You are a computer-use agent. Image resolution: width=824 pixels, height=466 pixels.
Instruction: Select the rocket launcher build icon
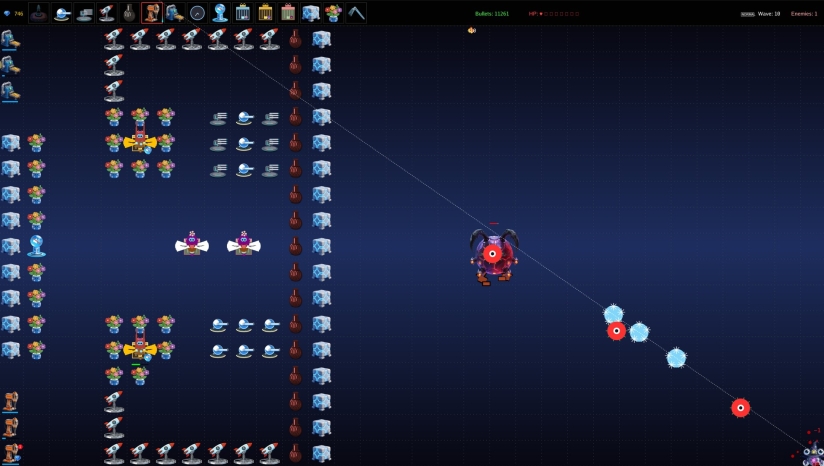pyautogui.click(x=107, y=13)
